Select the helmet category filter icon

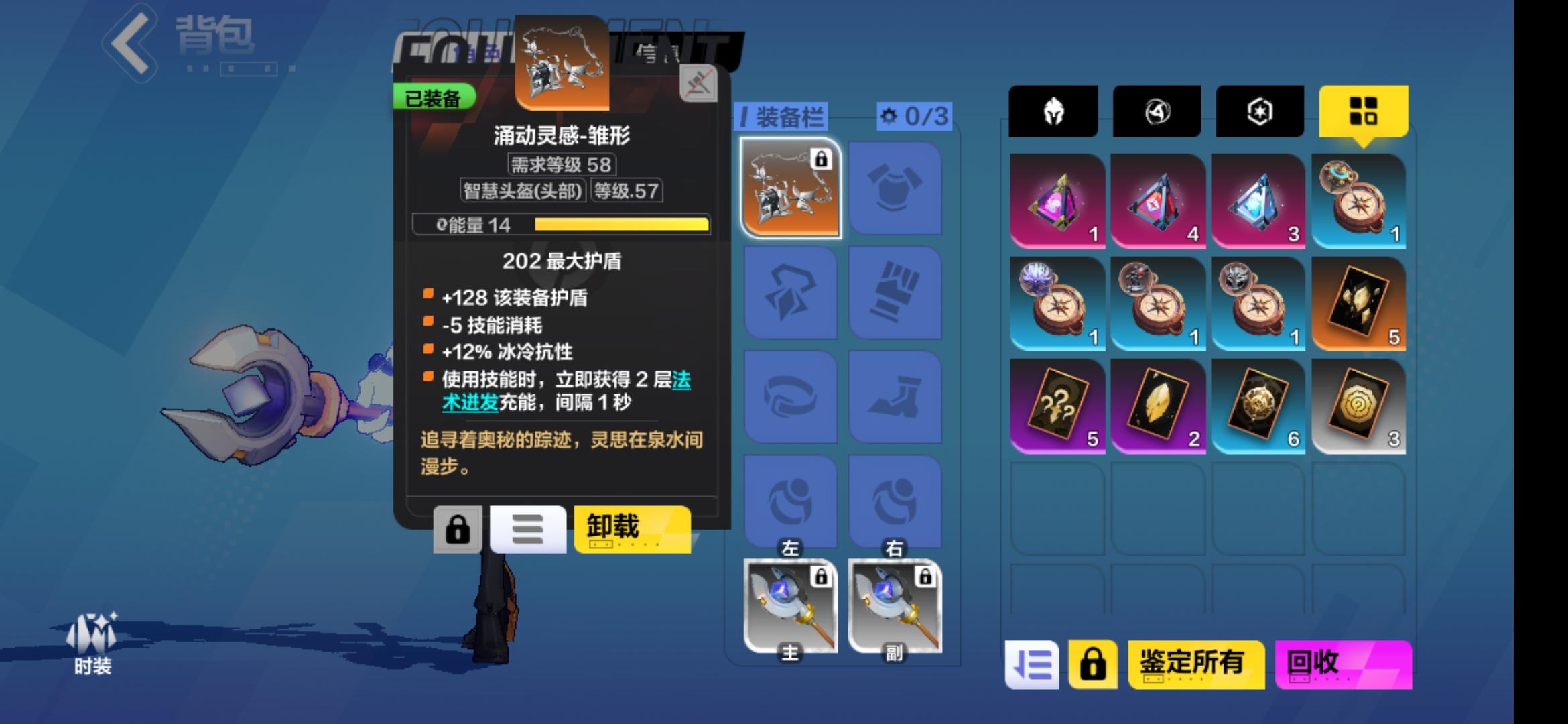pos(1053,113)
